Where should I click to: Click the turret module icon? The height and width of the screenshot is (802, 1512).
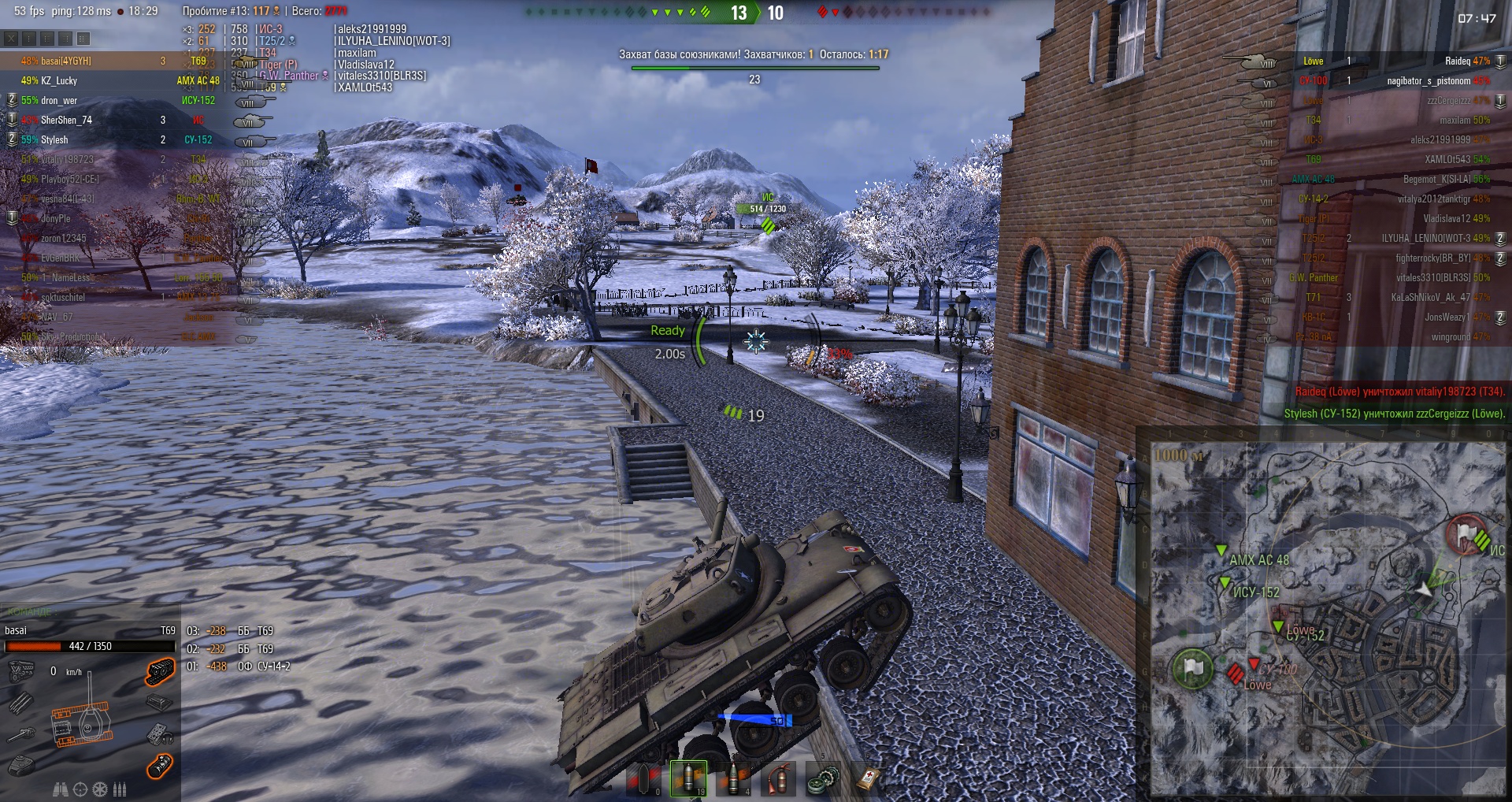pyautogui.click(x=21, y=766)
